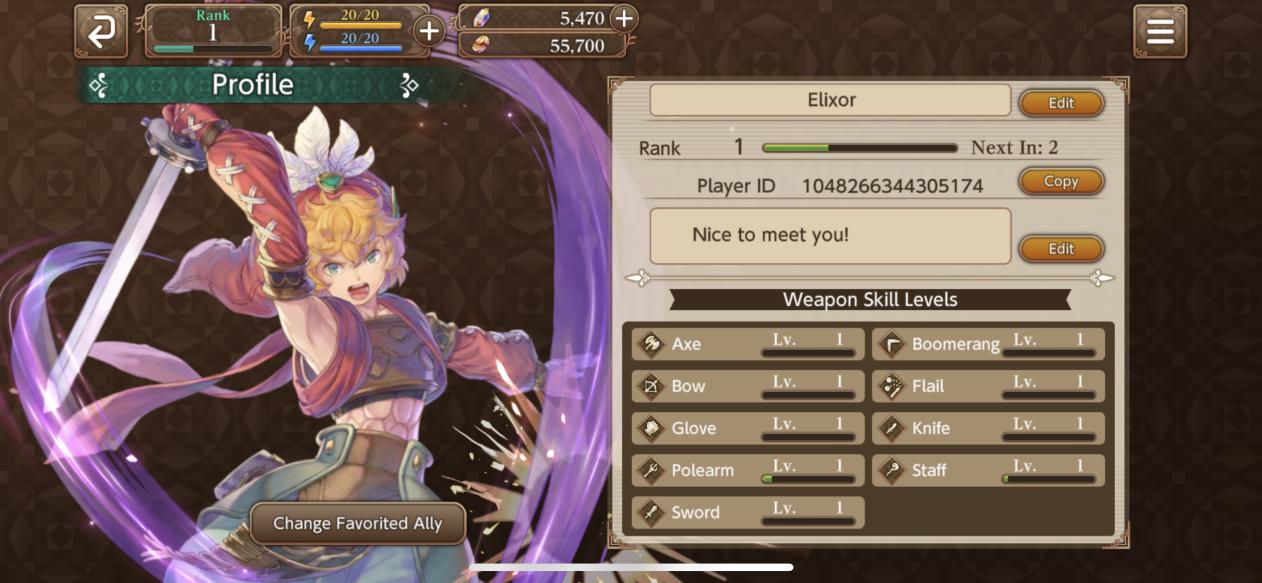The height and width of the screenshot is (583, 1262).
Task: Select the Staff weapon skill row
Action: (x=988, y=470)
